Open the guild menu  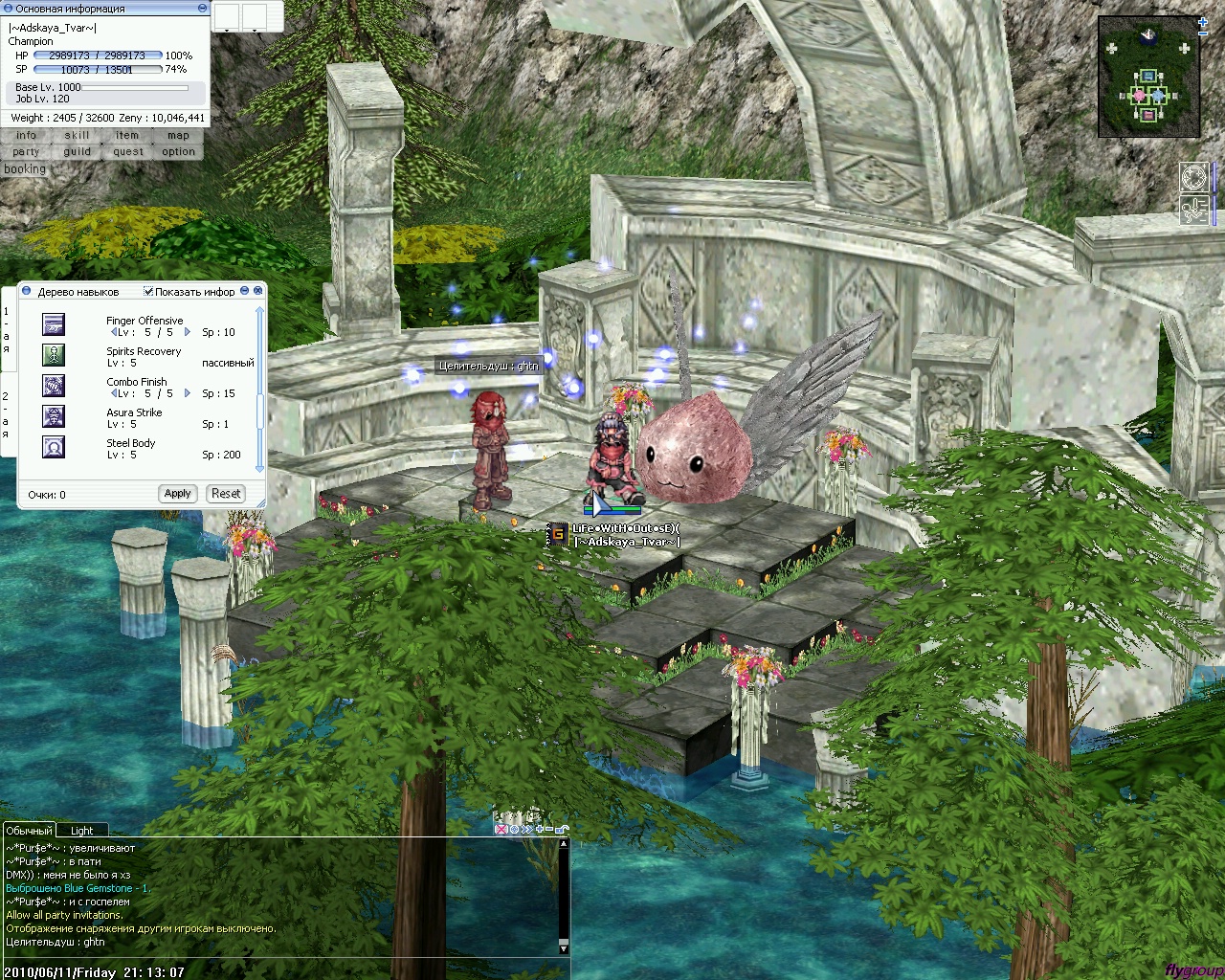77,152
